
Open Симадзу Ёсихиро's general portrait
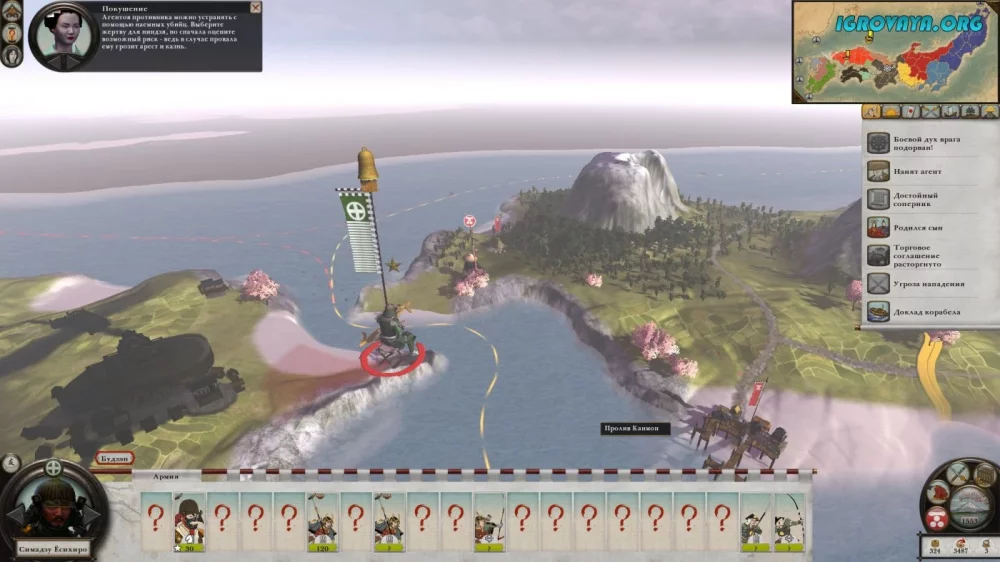[53, 512]
